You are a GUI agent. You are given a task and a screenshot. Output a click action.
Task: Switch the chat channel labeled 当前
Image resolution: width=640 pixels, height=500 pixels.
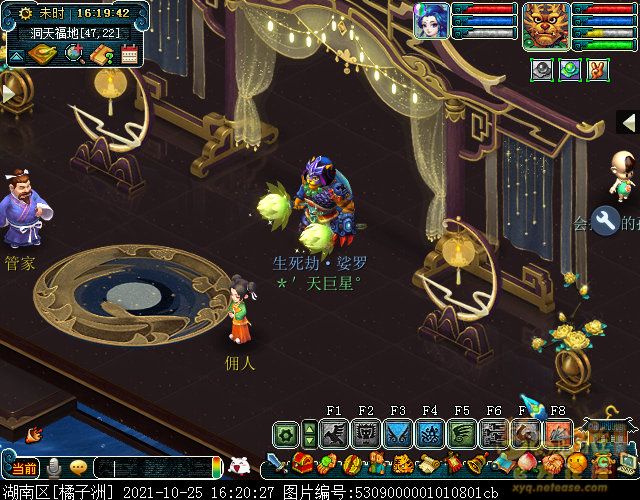[22, 467]
